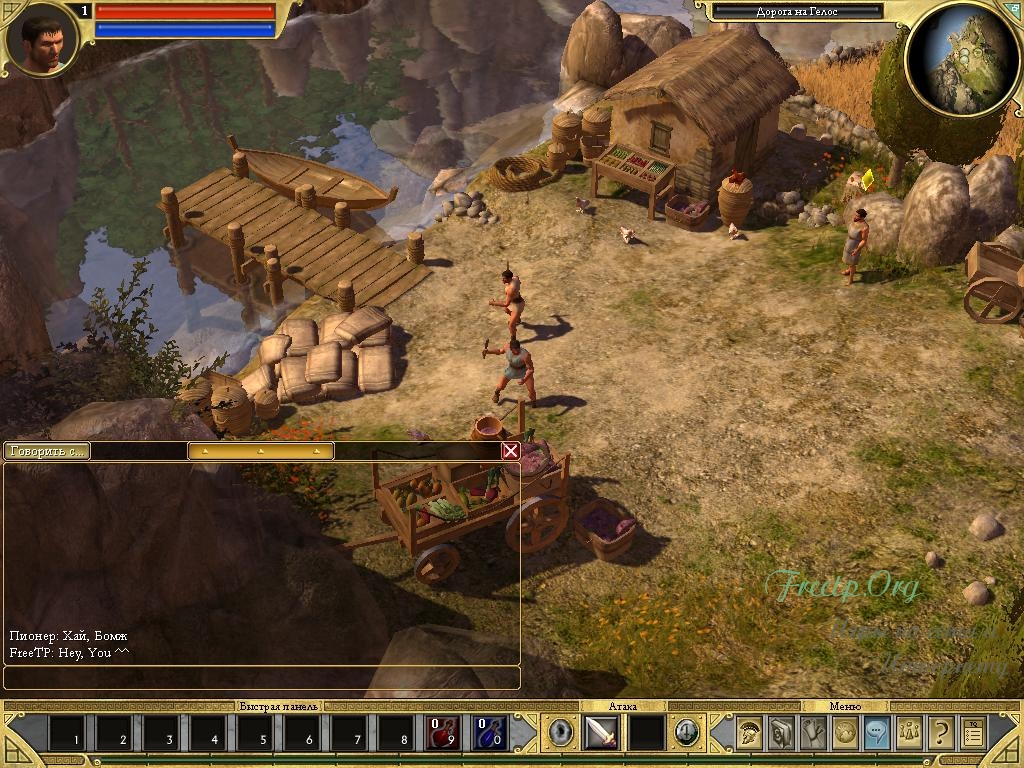Click the hero portrait

pyautogui.click(x=38, y=38)
